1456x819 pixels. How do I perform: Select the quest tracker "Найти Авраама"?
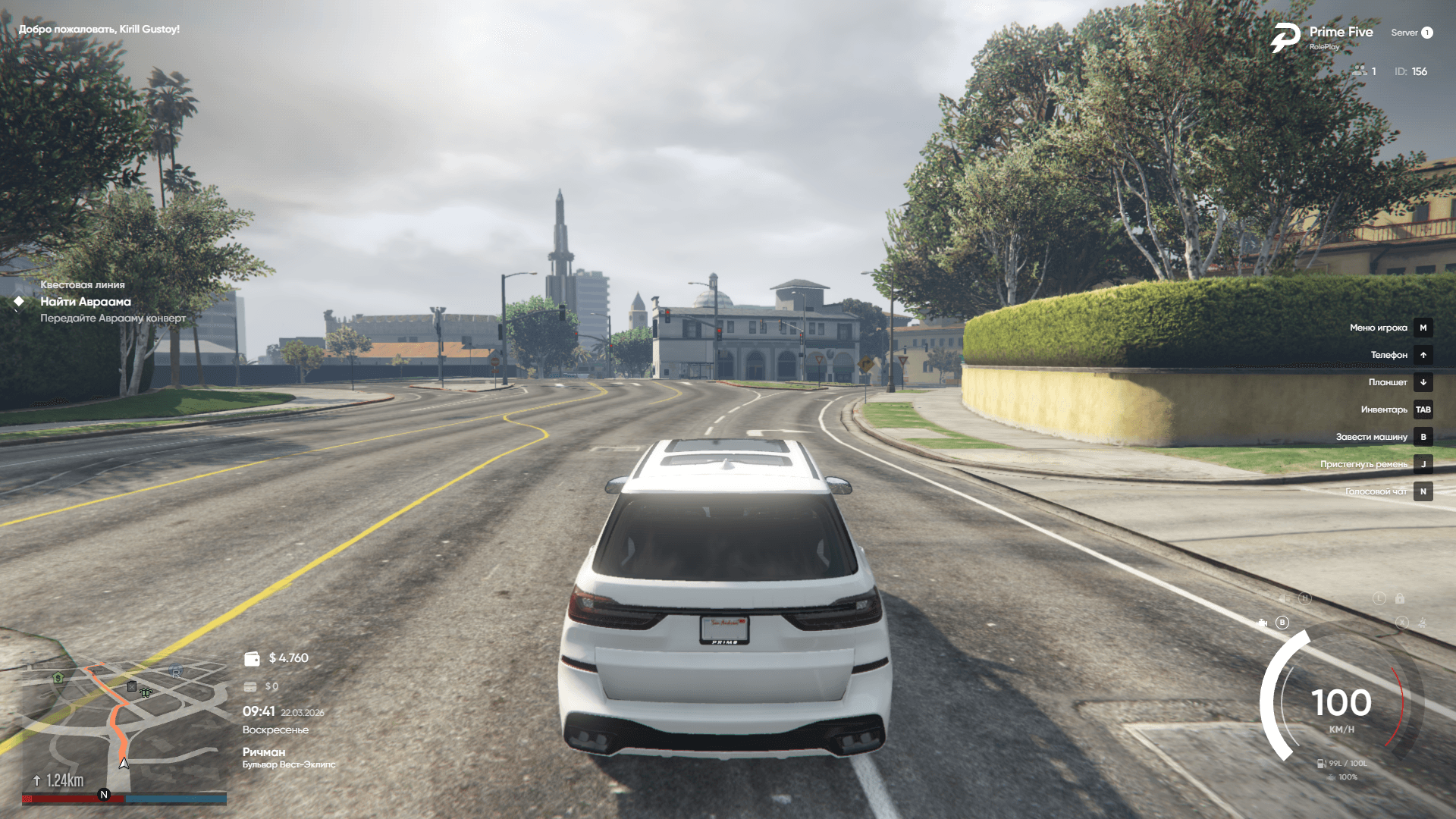(x=85, y=302)
